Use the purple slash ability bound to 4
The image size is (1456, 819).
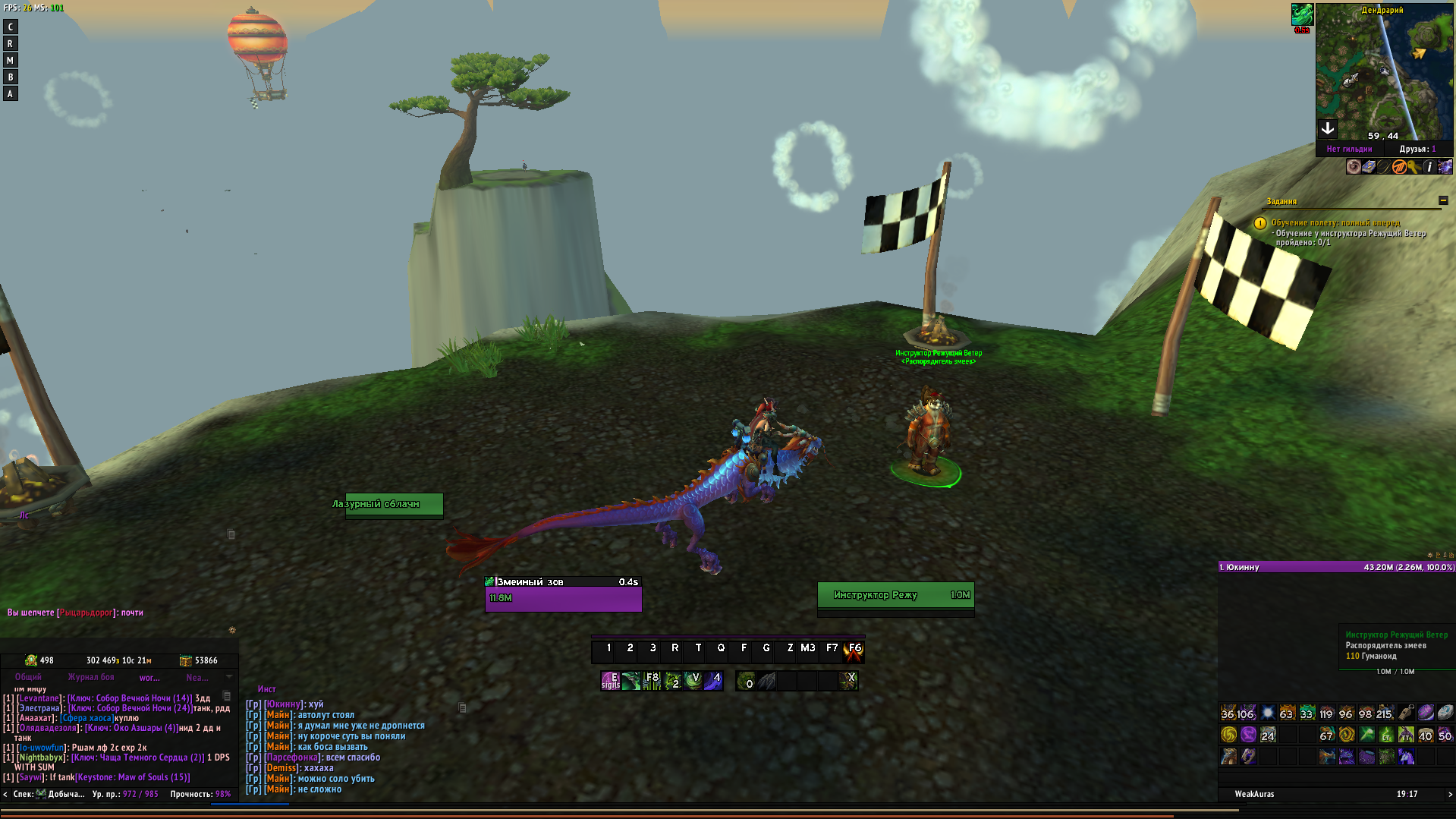(x=713, y=681)
